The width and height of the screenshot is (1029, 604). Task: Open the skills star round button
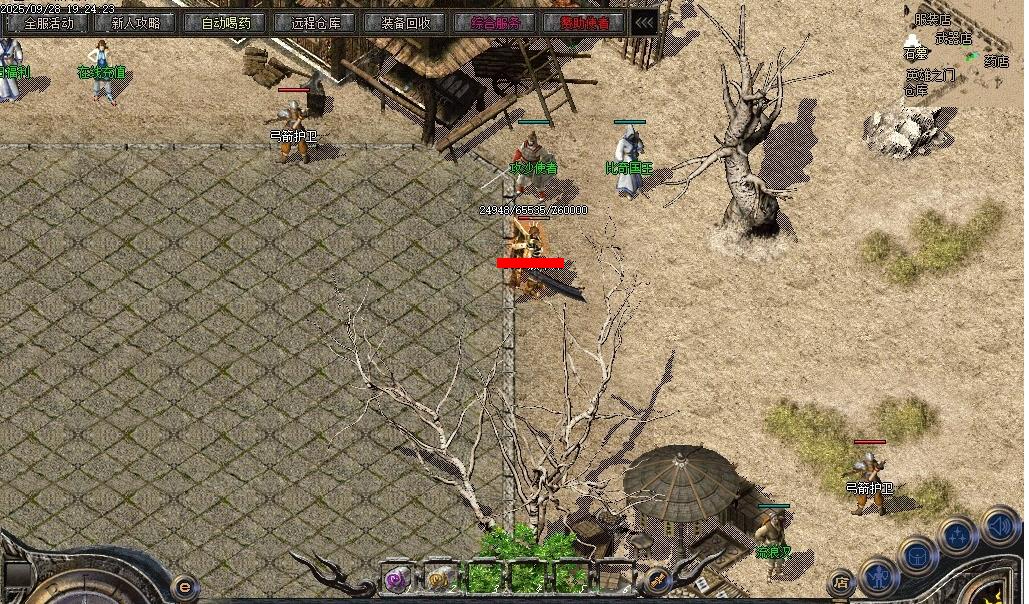coord(957,535)
